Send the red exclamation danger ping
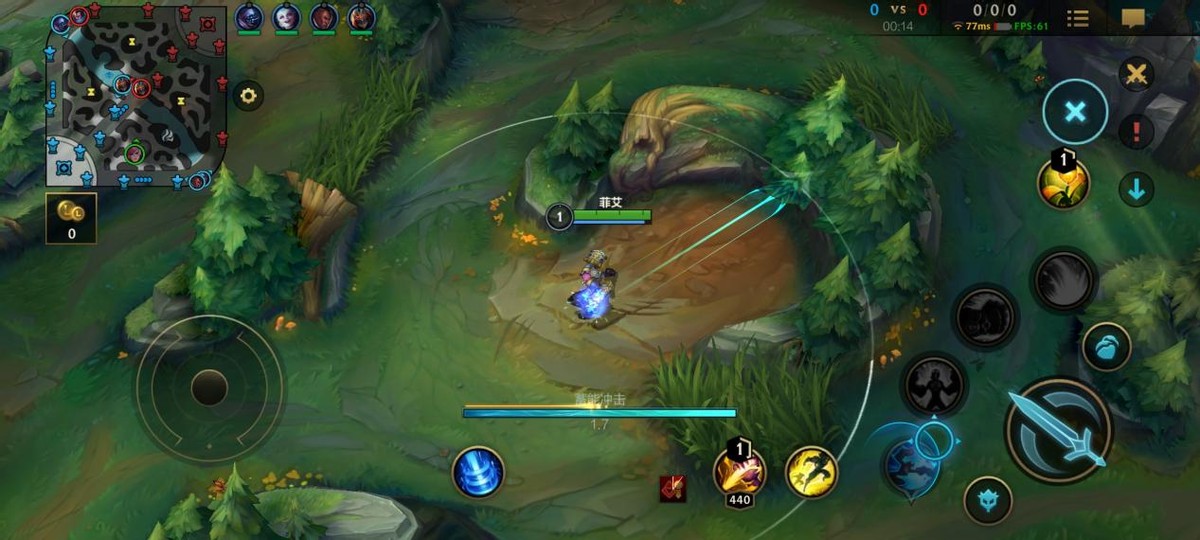 [1136, 131]
